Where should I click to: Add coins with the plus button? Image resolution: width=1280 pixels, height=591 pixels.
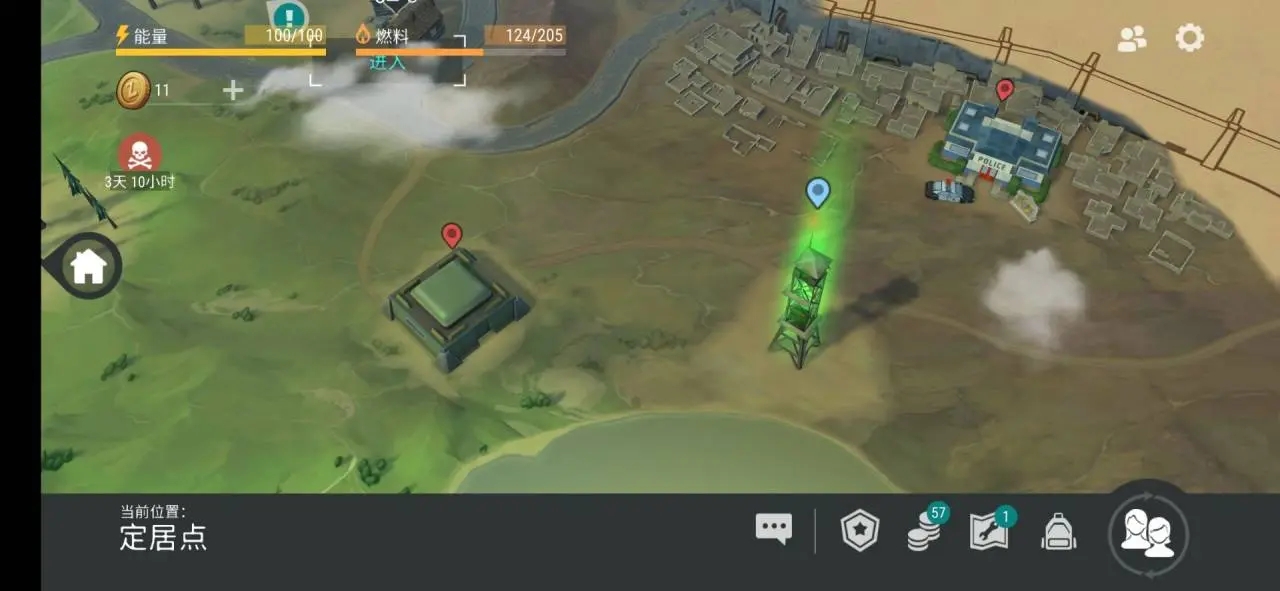pos(232,91)
